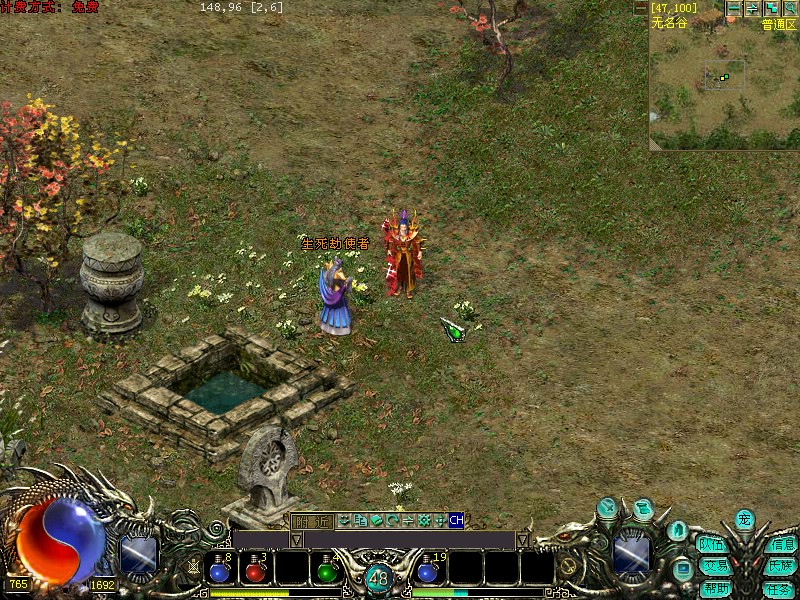
Task: Open the 信息 info panel
Action: pos(782,545)
